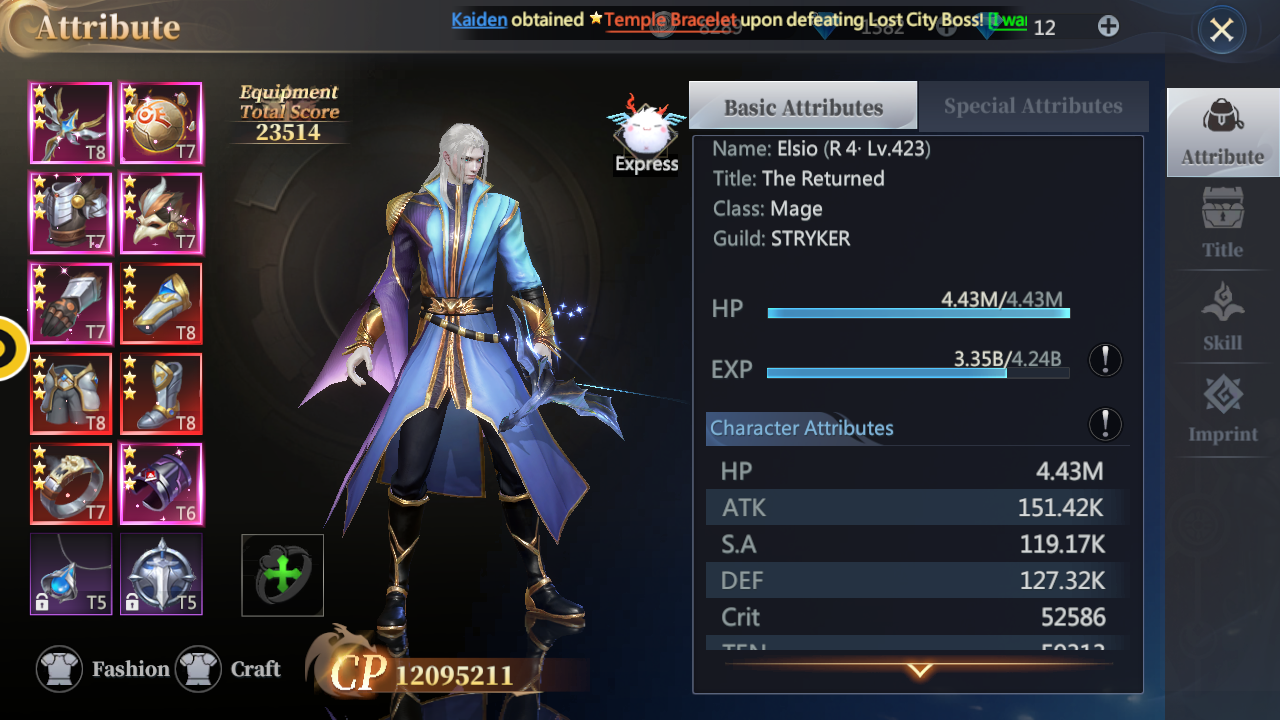Select the T7 gauntlet equipment slot
The width and height of the screenshot is (1280, 720).
click(x=71, y=303)
